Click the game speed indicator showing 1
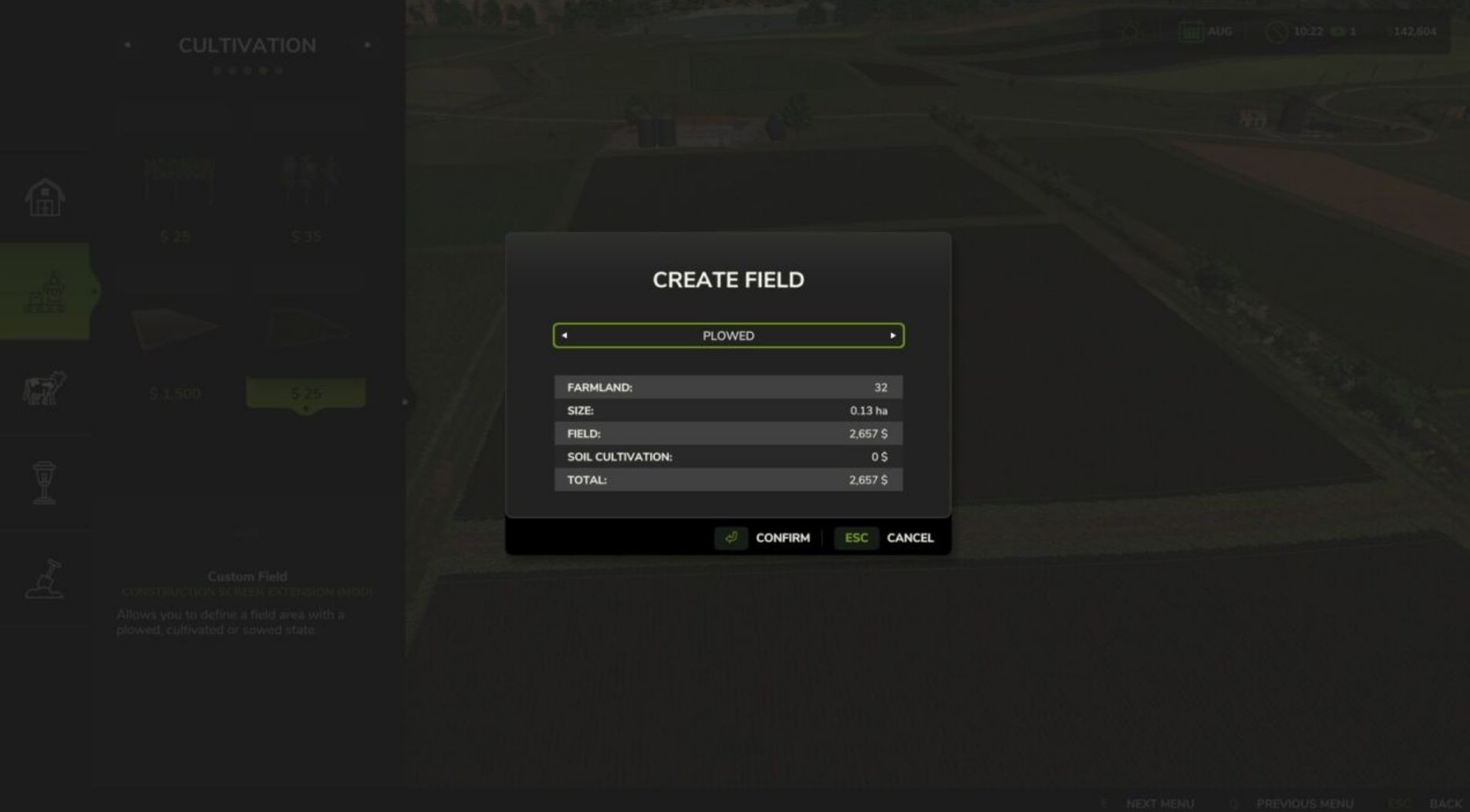 [x=1345, y=32]
